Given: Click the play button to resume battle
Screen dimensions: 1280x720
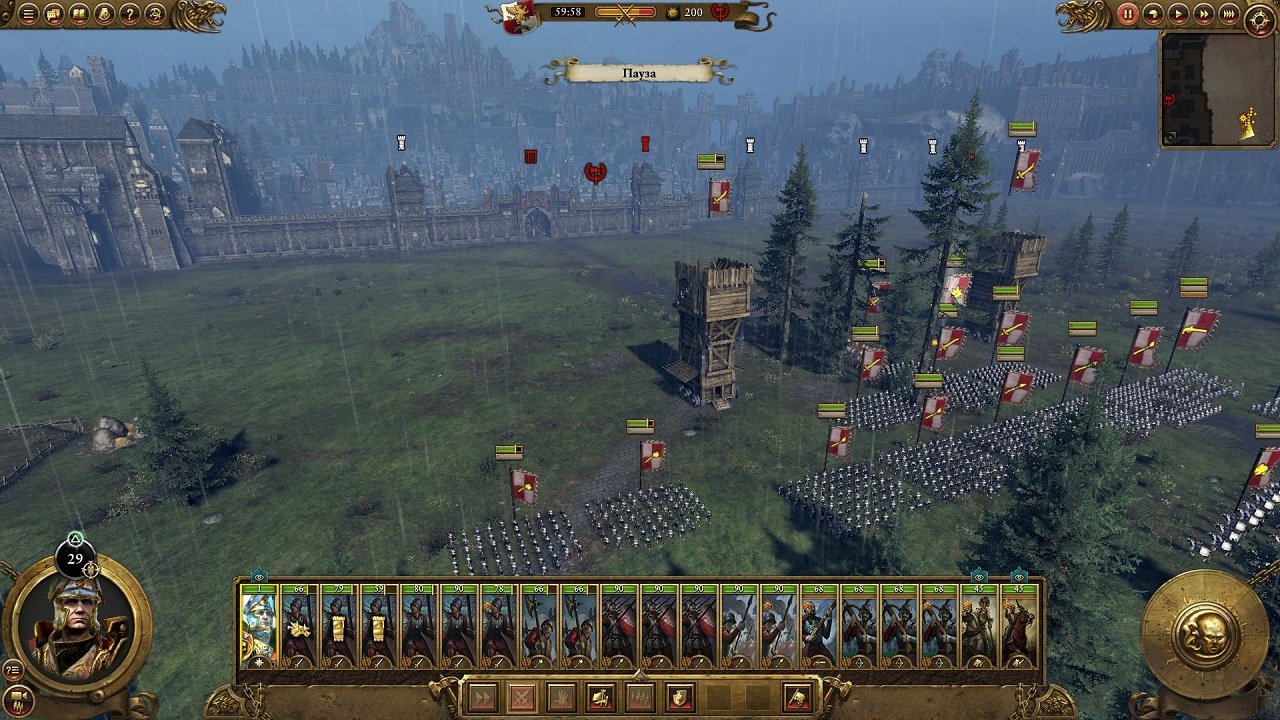Looking at the screenshot, I should [1177, 13].
